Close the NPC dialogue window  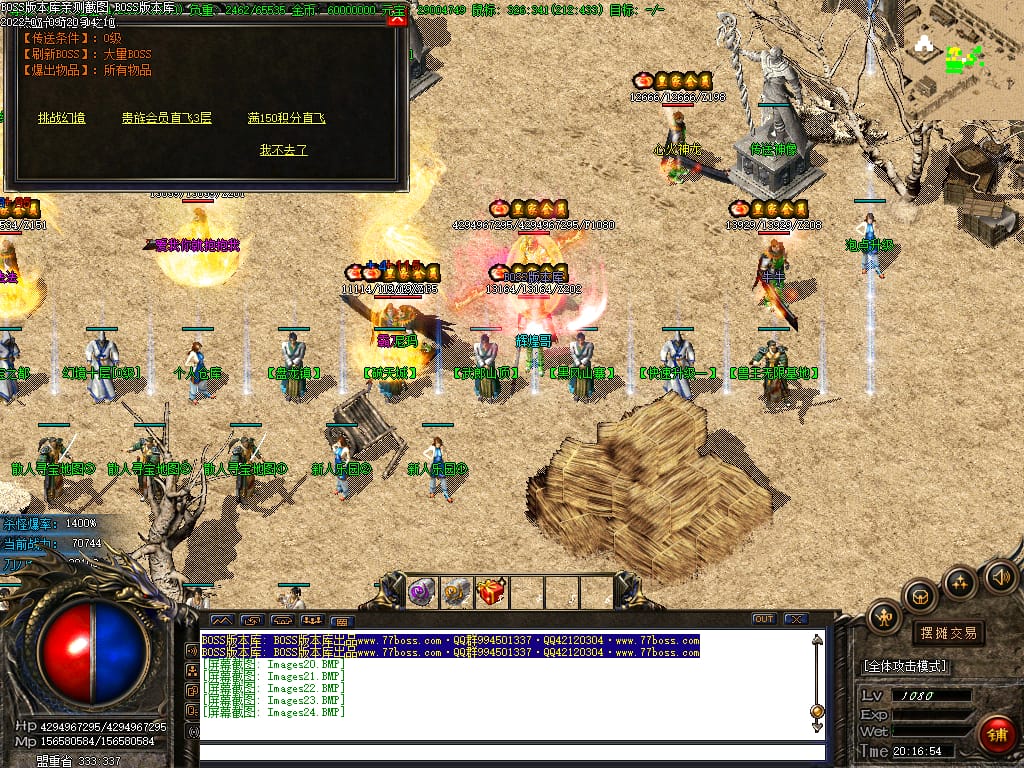click(x=397, y=19)
